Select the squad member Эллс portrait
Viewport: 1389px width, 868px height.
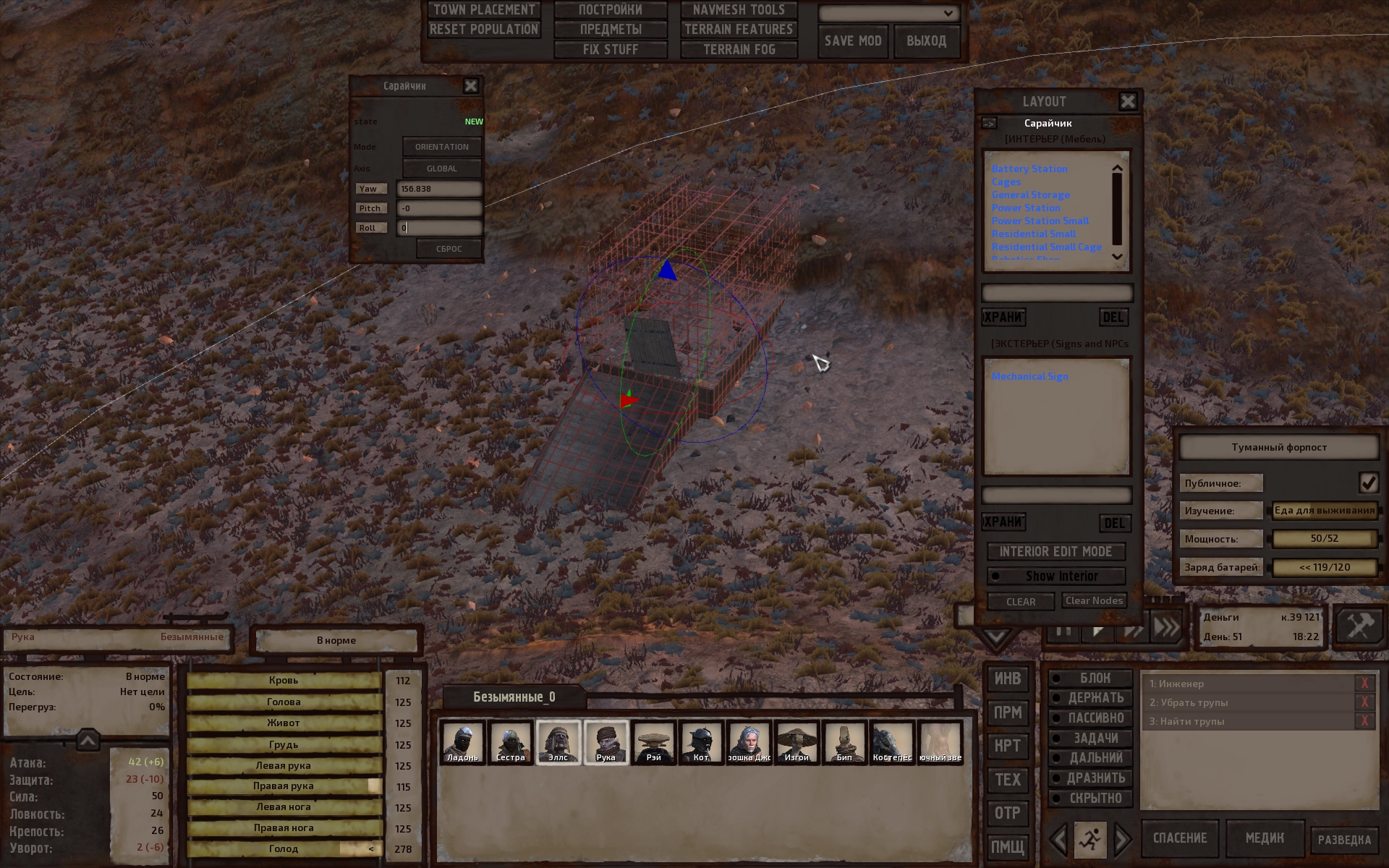pos(558,742)
